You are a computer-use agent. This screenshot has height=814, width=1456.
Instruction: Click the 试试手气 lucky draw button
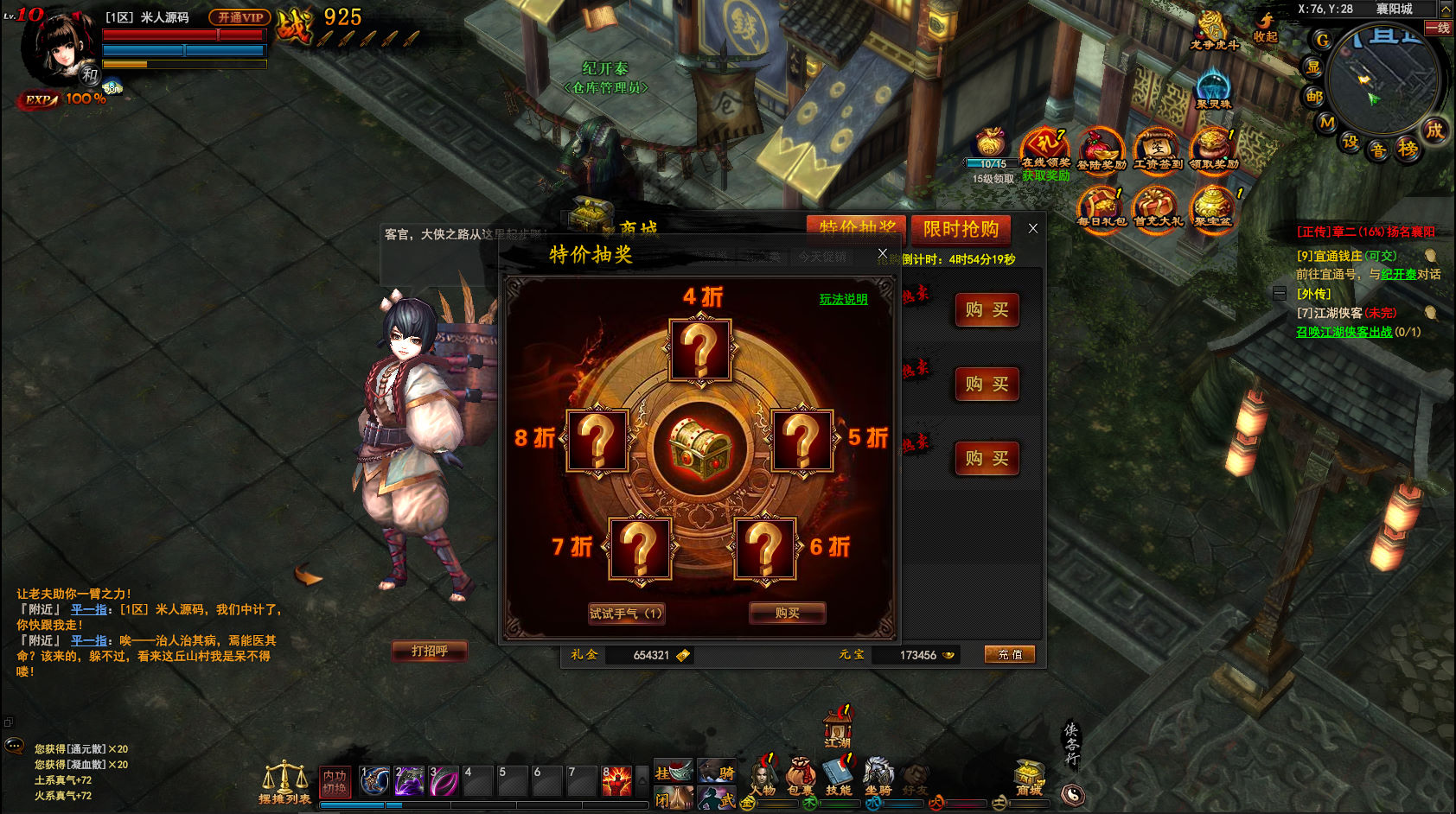(626, 614)
